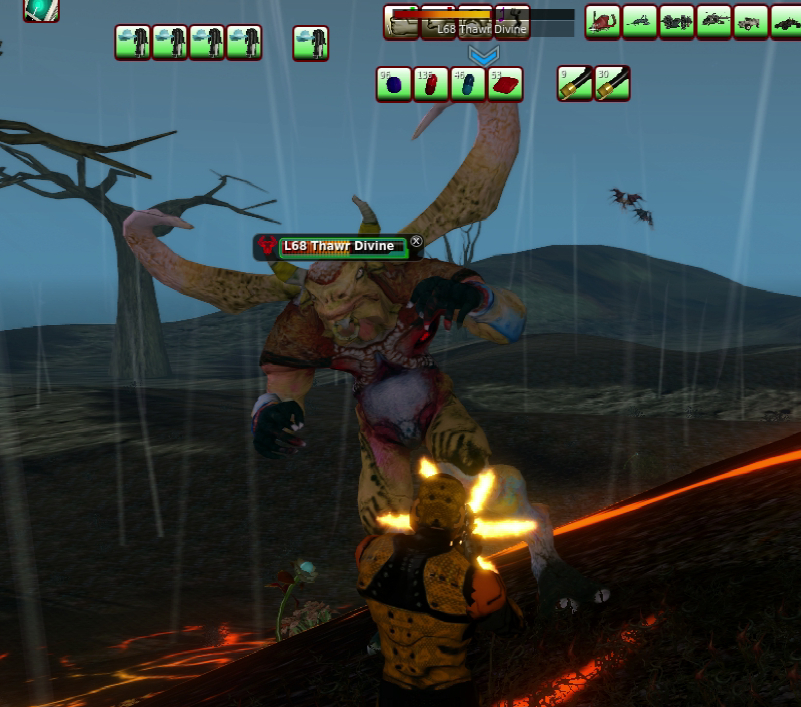Select the tool icon with count 9
The height and width of the screenshot is (707, 801).
[575, 85]
